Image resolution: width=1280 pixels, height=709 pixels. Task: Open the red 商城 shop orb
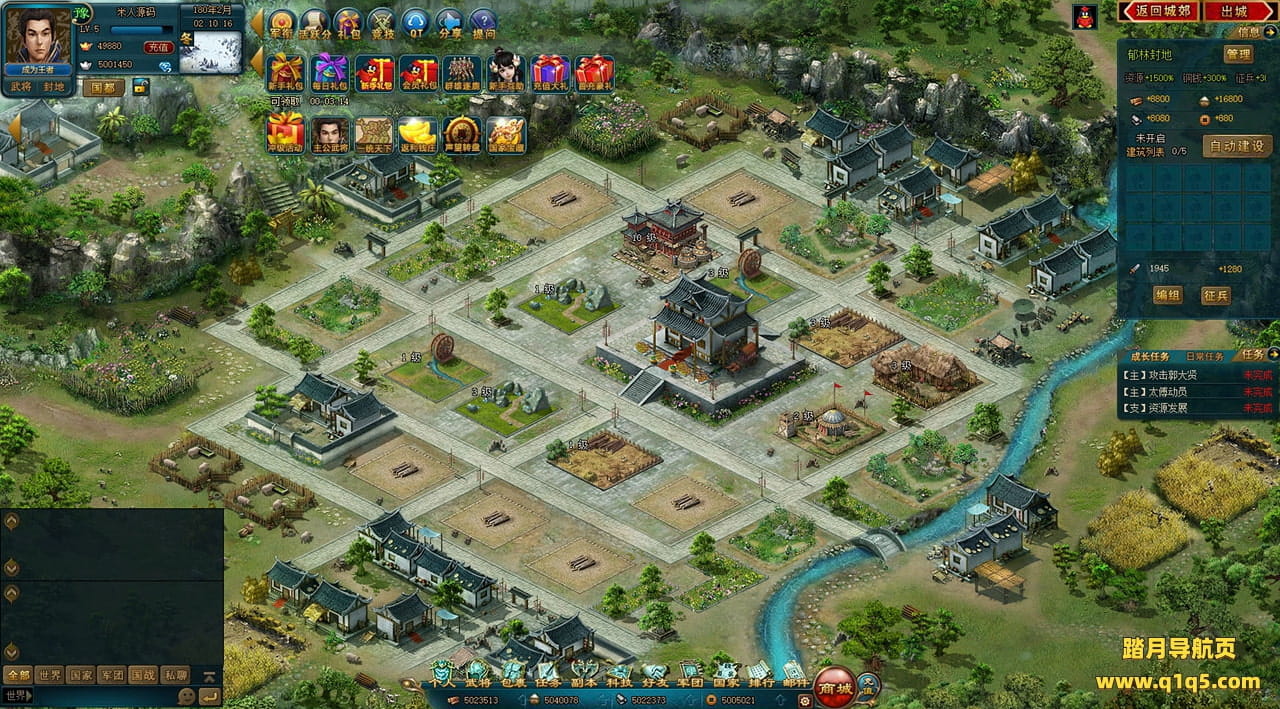(x=833, y=687)
